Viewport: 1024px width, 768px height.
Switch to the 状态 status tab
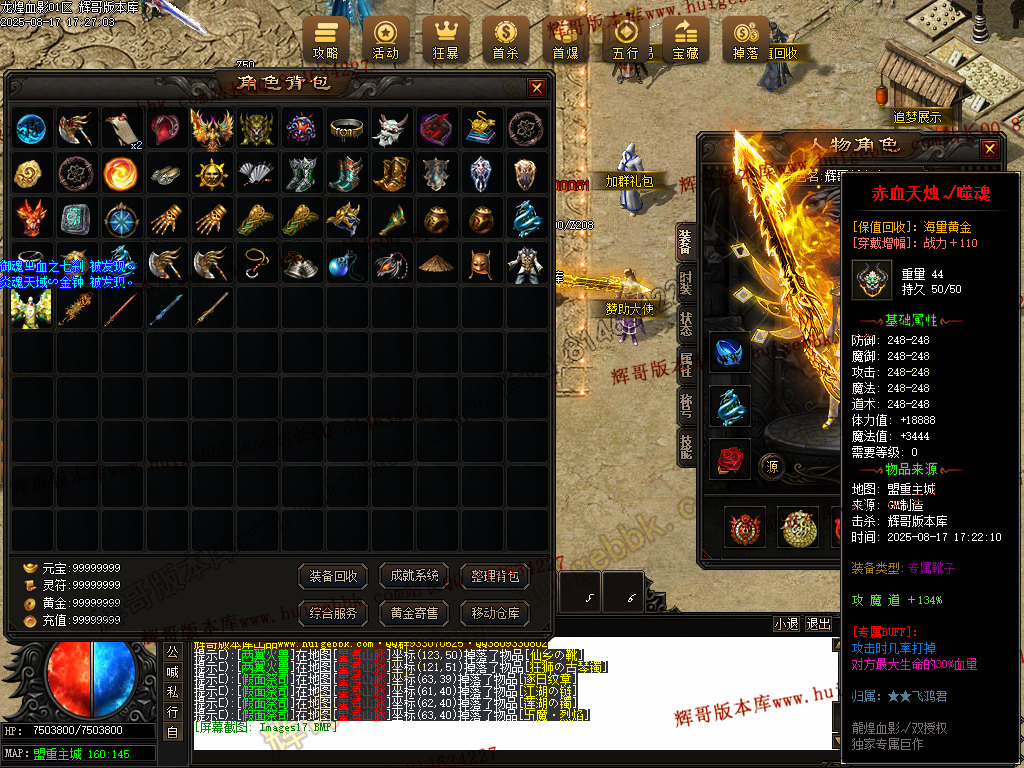pos(686,324)
